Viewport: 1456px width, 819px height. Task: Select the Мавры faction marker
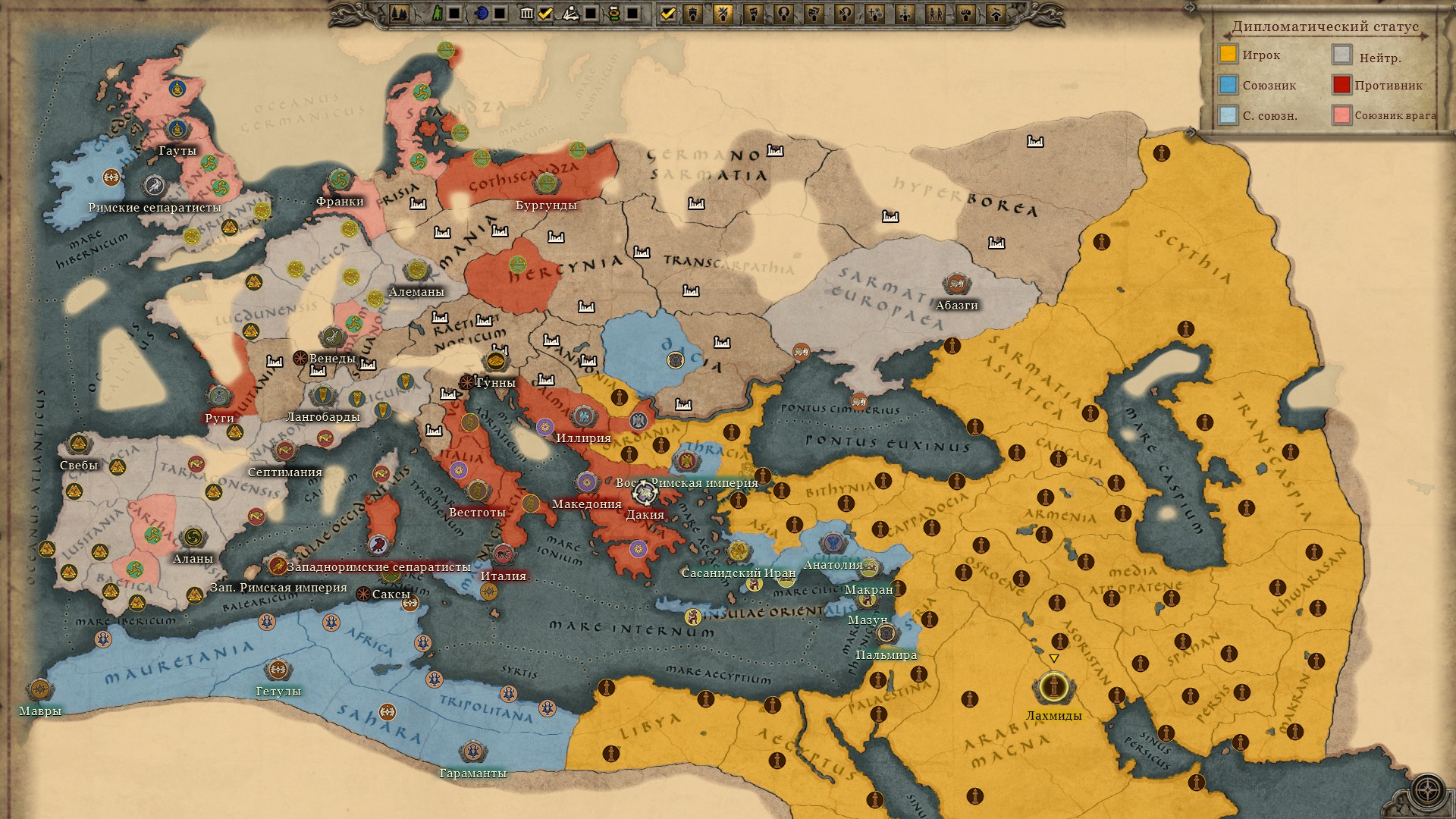click(39, 690)
